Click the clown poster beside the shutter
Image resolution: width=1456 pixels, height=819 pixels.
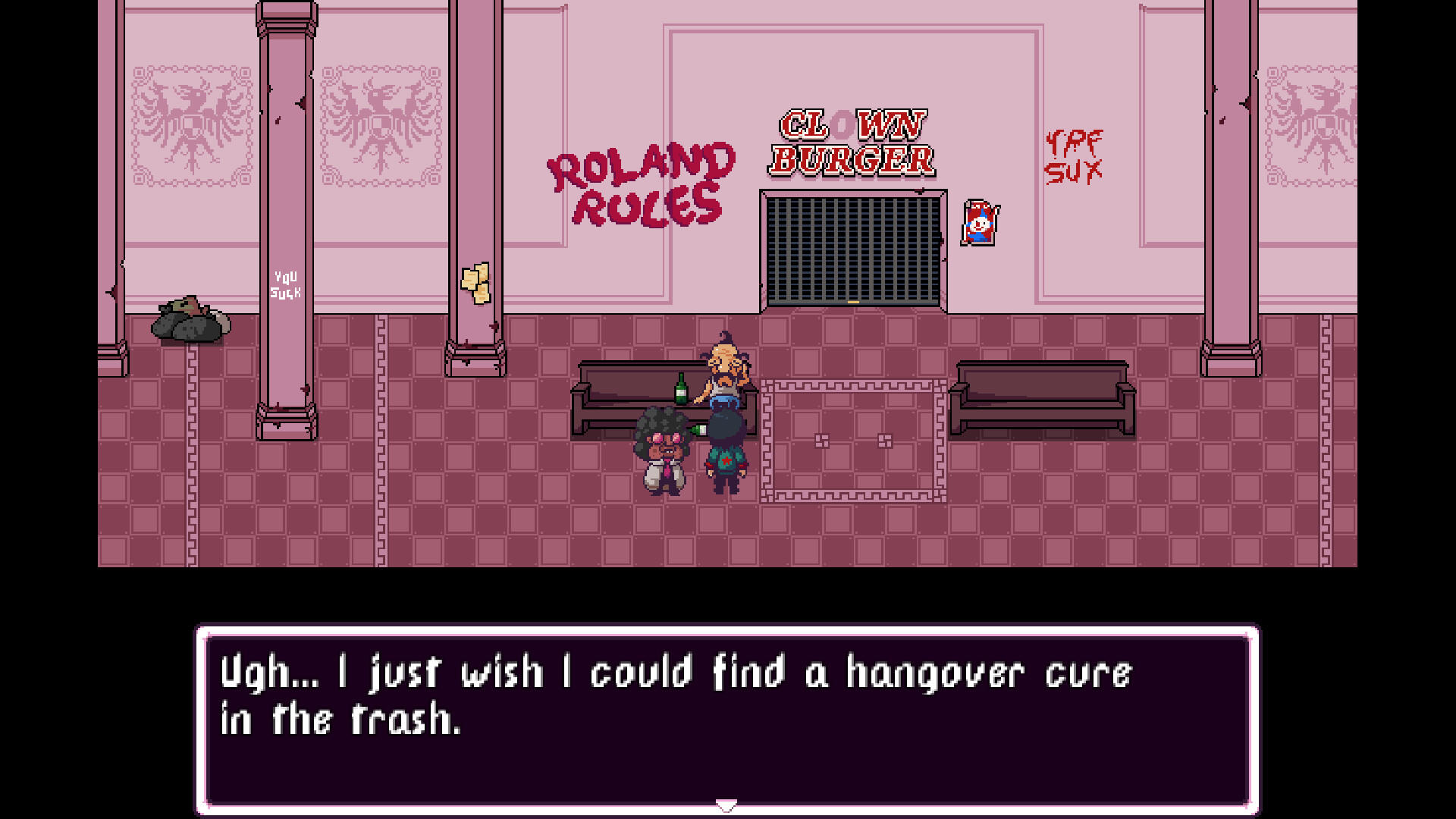click(x=981, y=223)
